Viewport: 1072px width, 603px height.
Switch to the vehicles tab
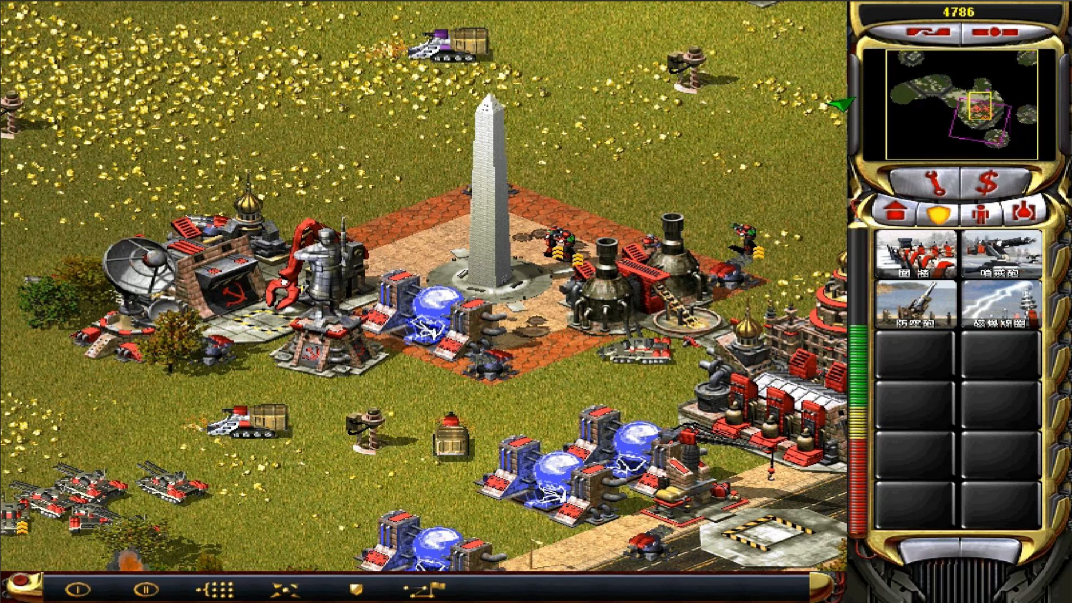click(1023, 213)
